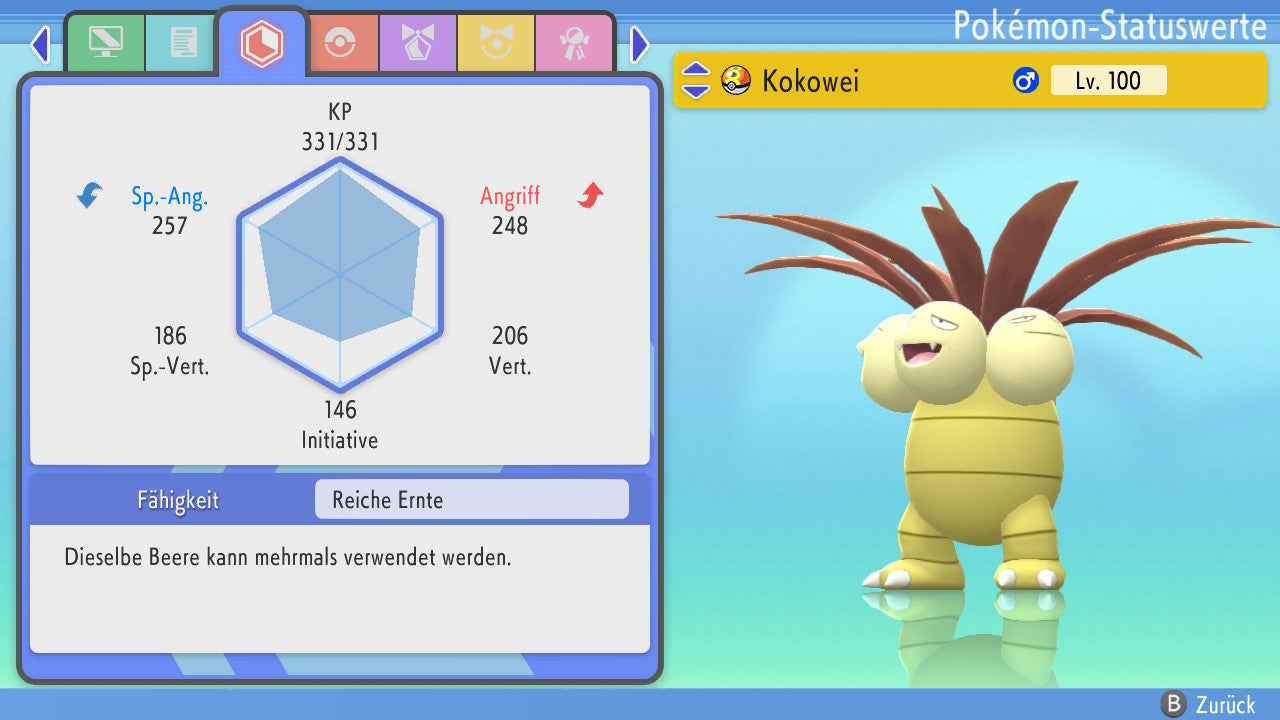Click the left arrow beside the tabs
Screen dimensions: 1280x720
(x=40, y=44)
